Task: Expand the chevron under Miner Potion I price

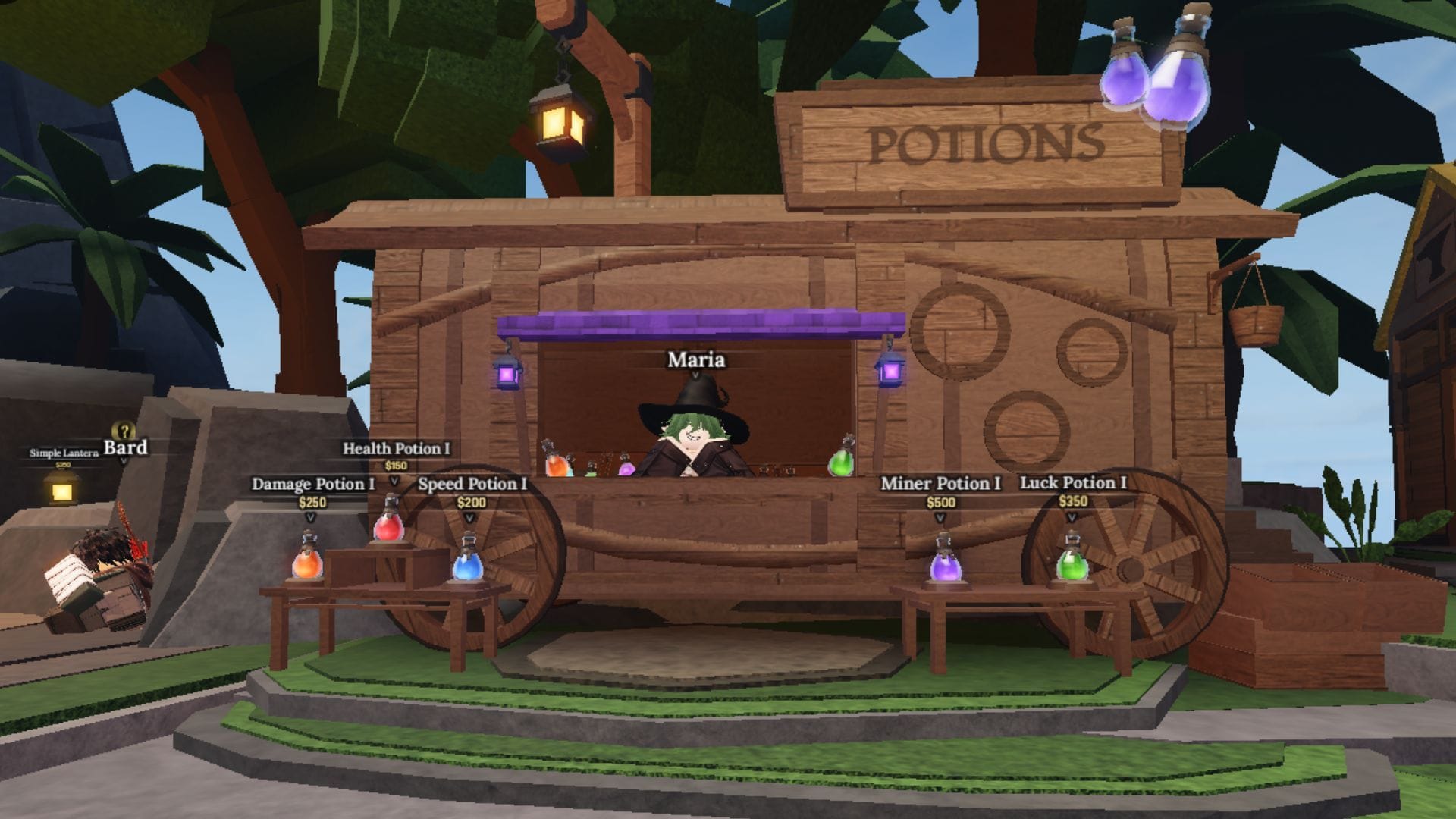Action: coord(940,518)
